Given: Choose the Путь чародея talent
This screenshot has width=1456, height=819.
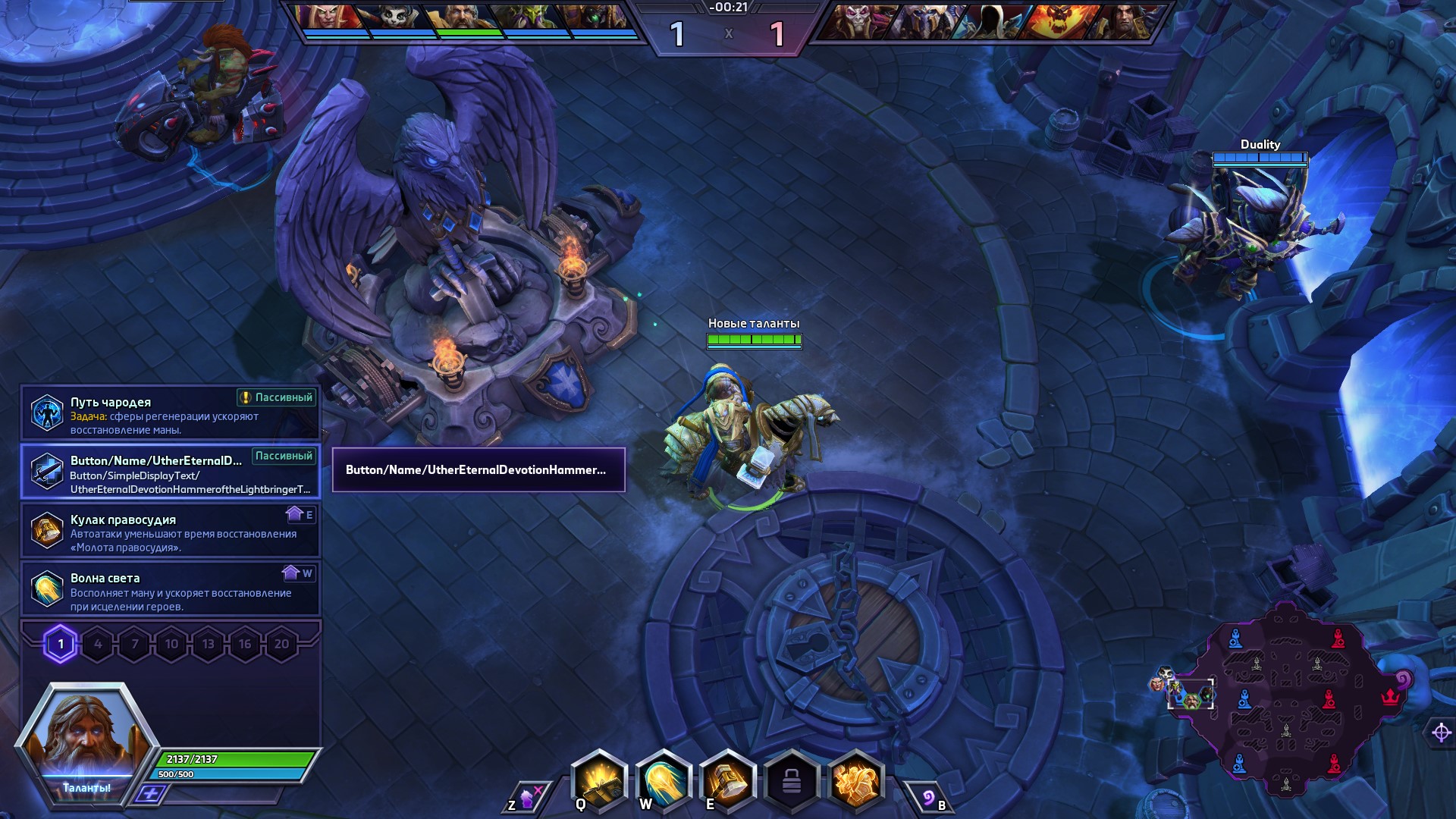Looking at the screenshot, I should coord(171,413).
